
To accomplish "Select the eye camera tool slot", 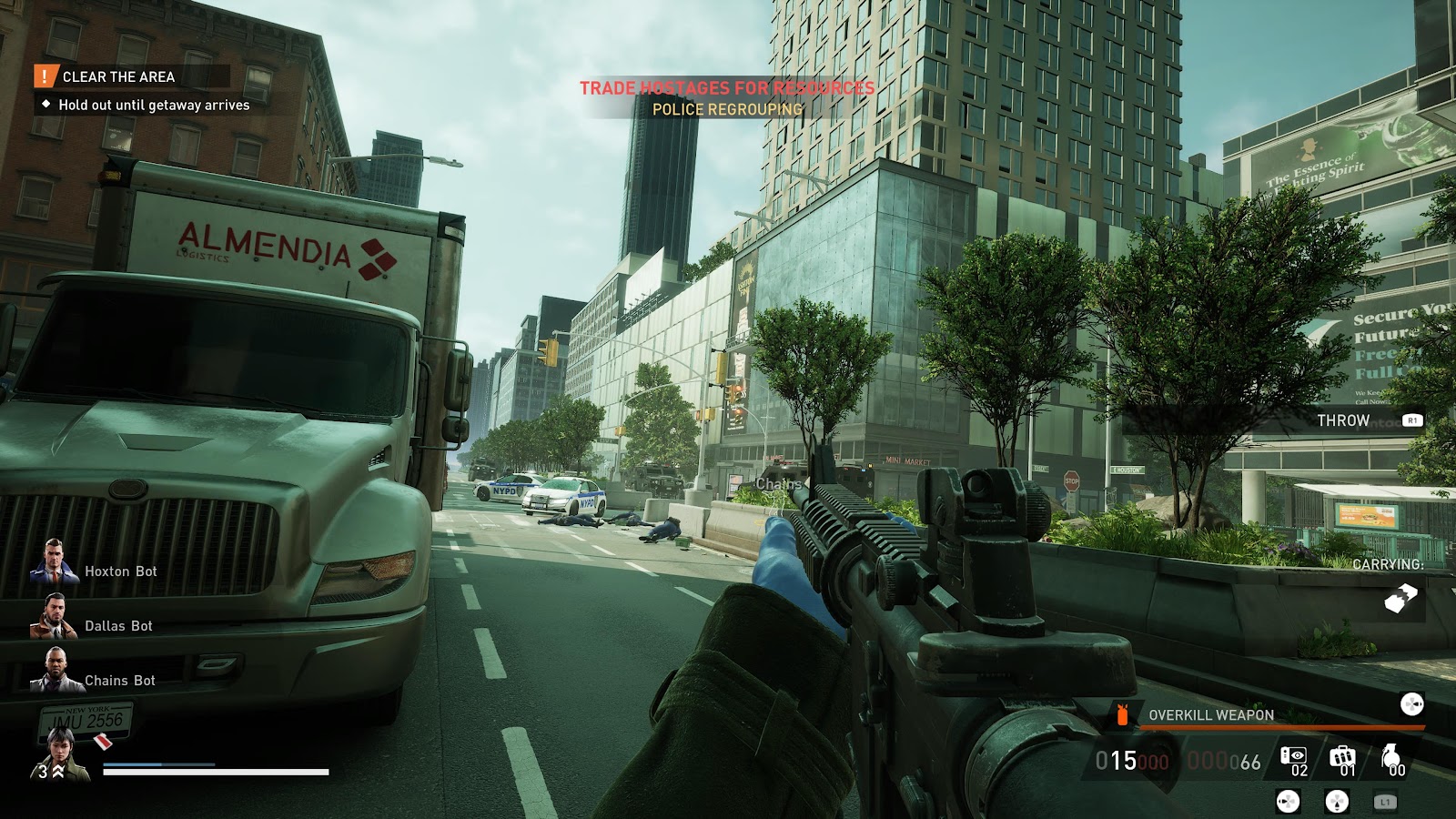I will tap(1293, 757).
